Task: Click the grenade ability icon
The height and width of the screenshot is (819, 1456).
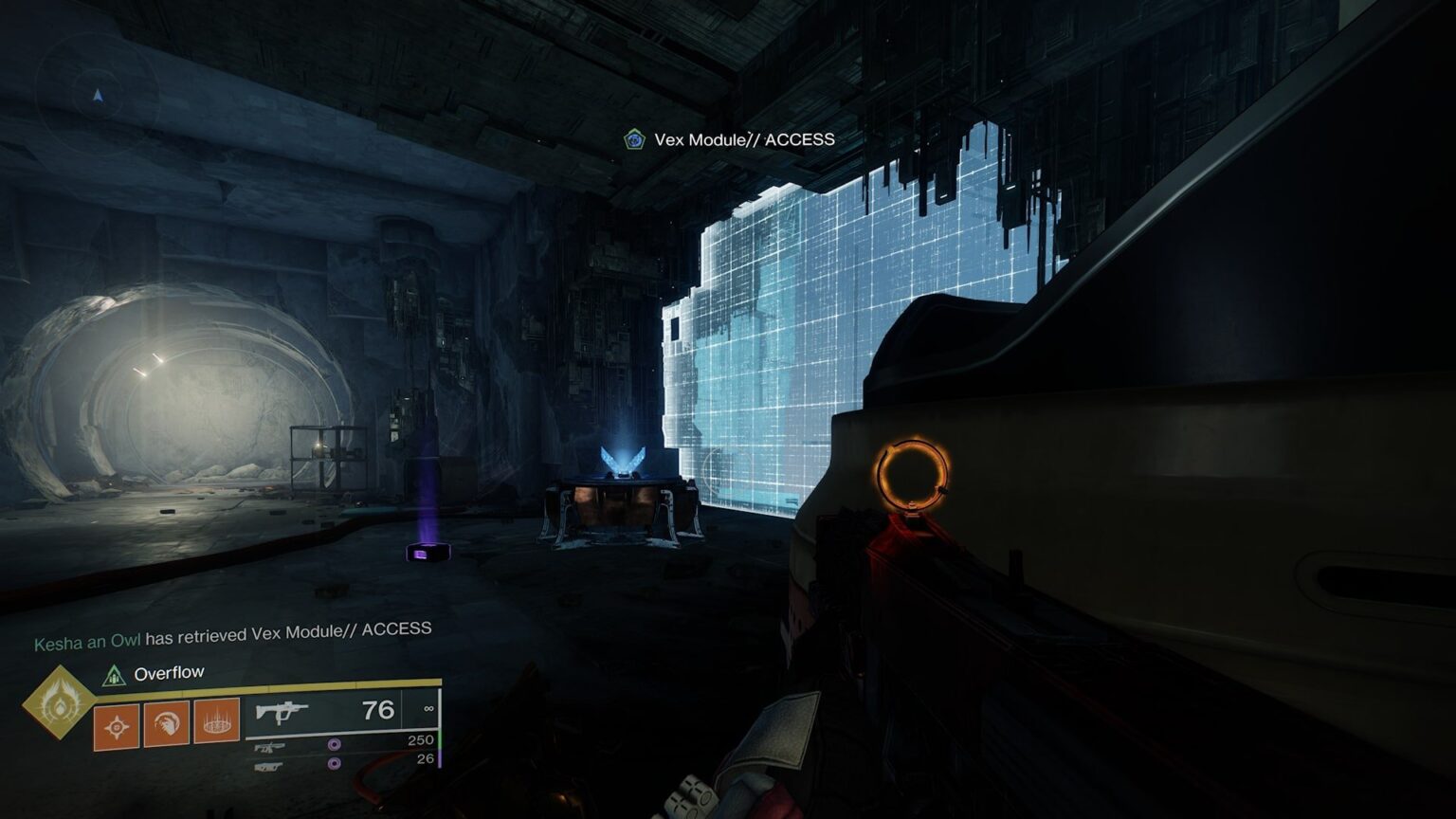Action: (116, 725)
